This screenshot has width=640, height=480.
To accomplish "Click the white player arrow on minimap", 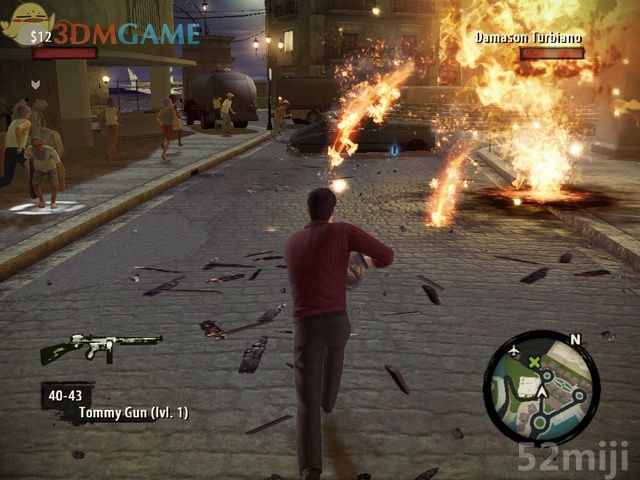I will pyautogui.click(x=542, y=392).
